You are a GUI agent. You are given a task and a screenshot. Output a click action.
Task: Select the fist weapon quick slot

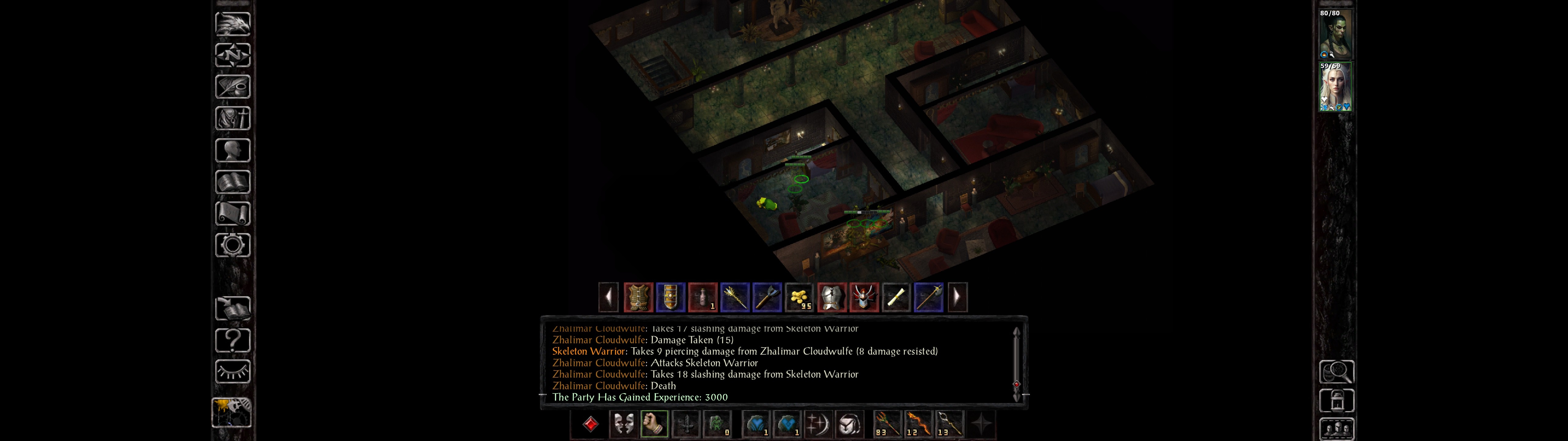654,423
